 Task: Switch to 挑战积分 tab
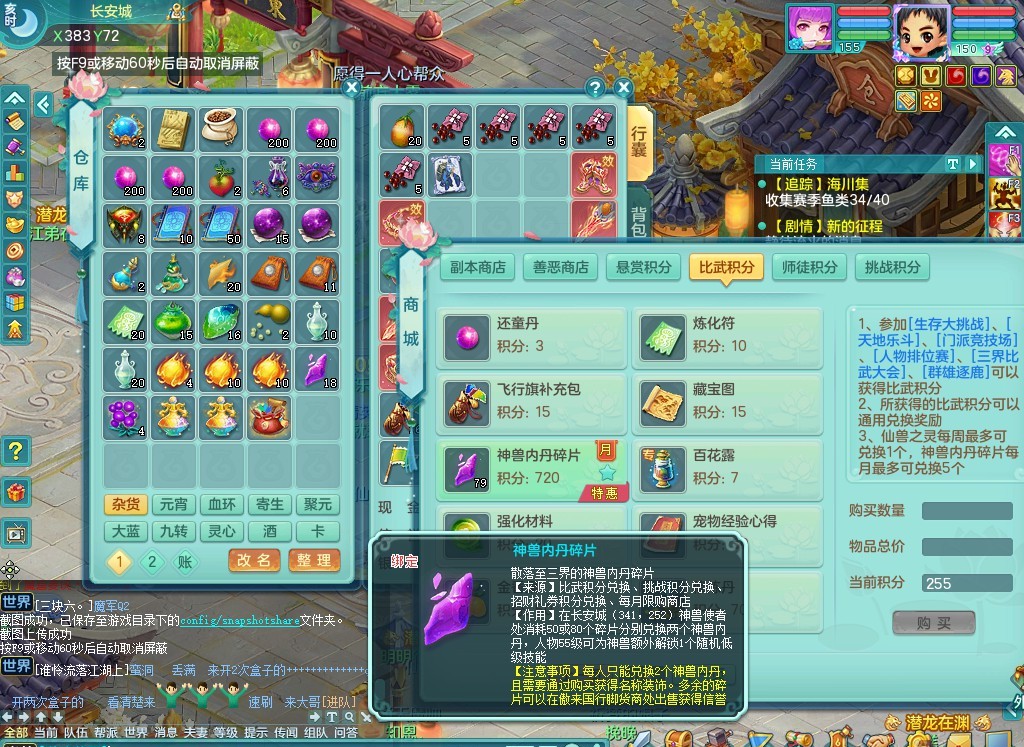pyautogui.click(x=892, y=267)
